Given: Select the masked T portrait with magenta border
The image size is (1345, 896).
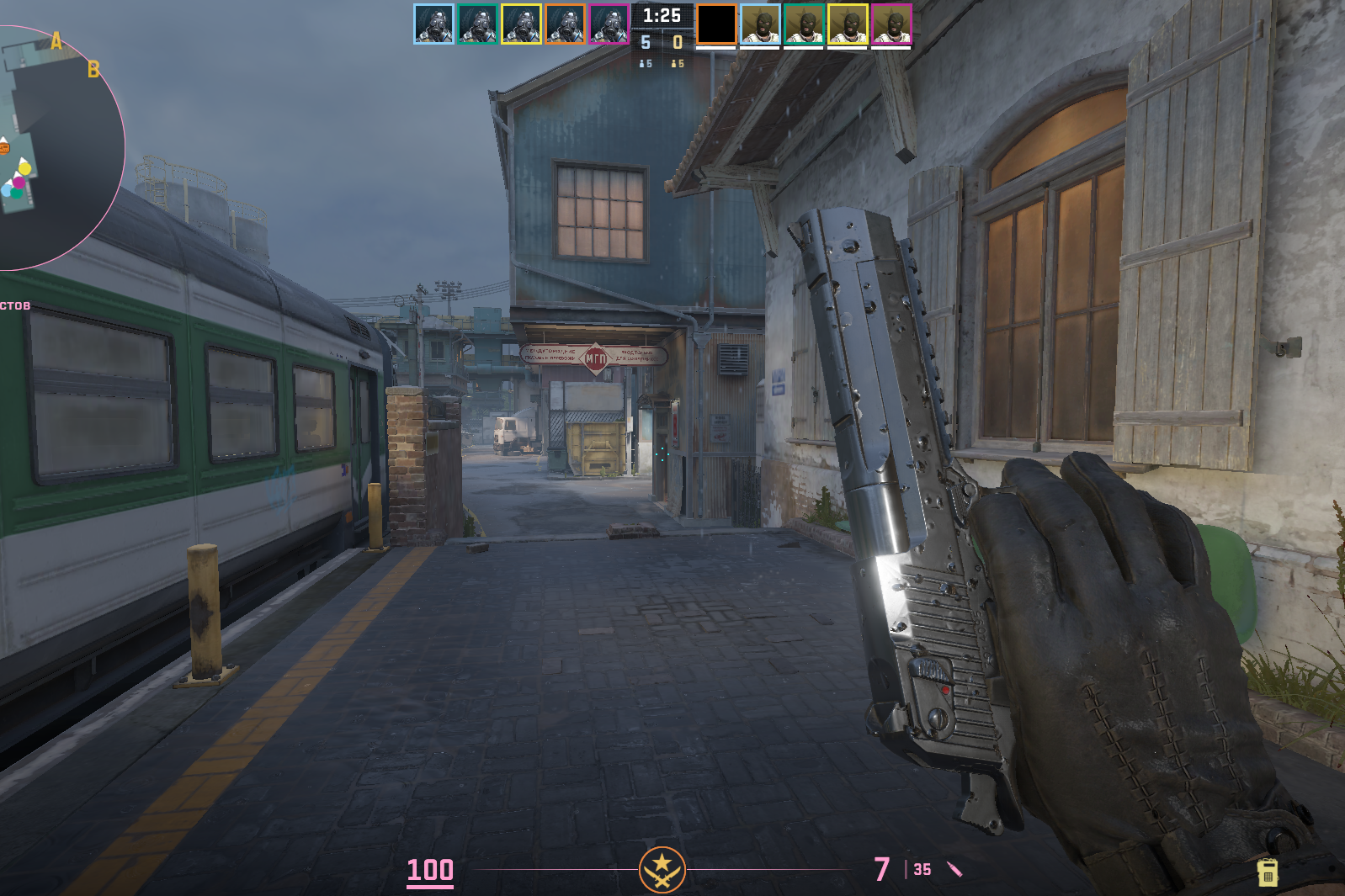Looking at the screenshot, I should tap(891, 24).
